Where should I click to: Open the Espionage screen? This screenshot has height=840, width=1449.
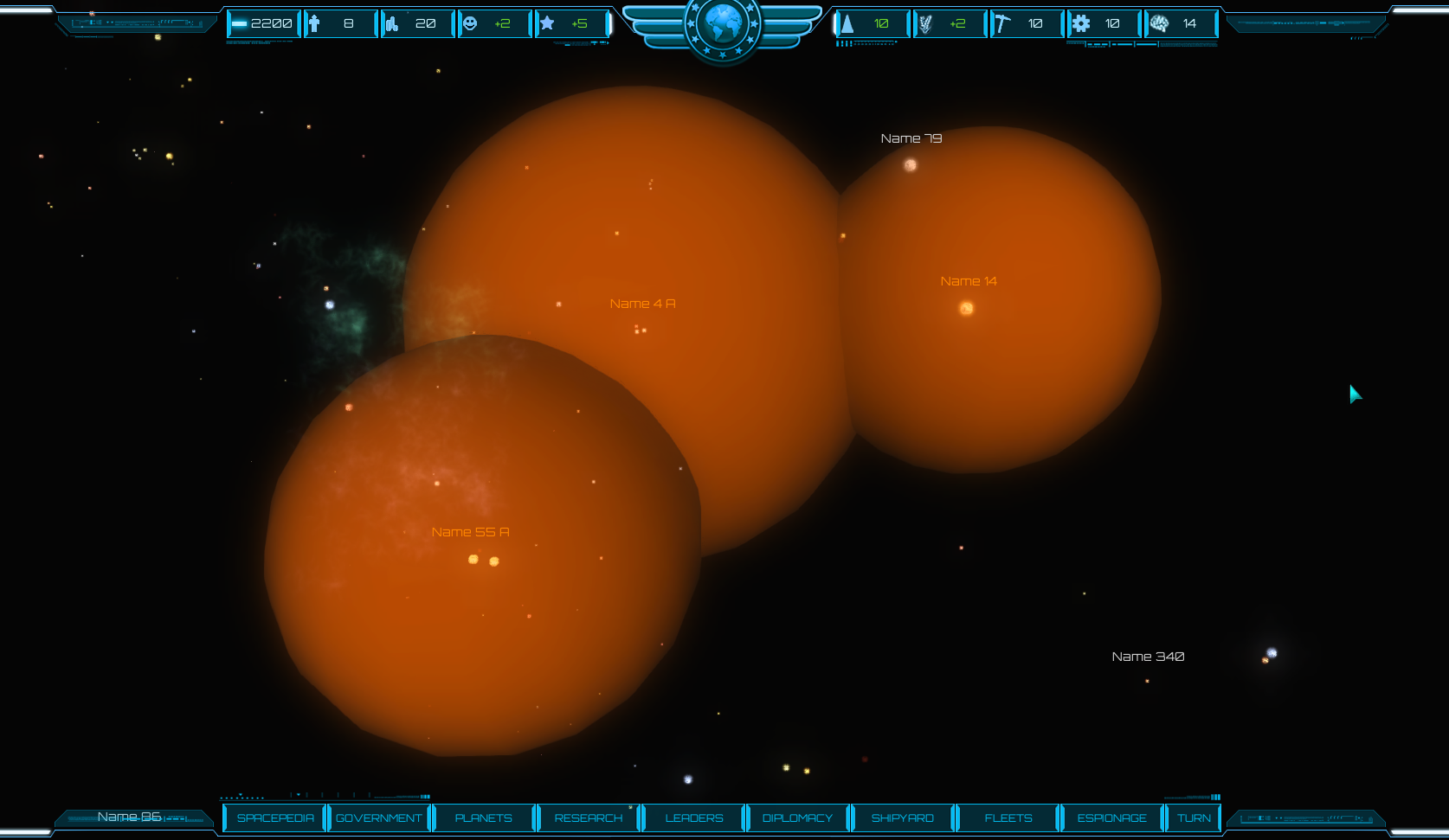coord(1111,818)
